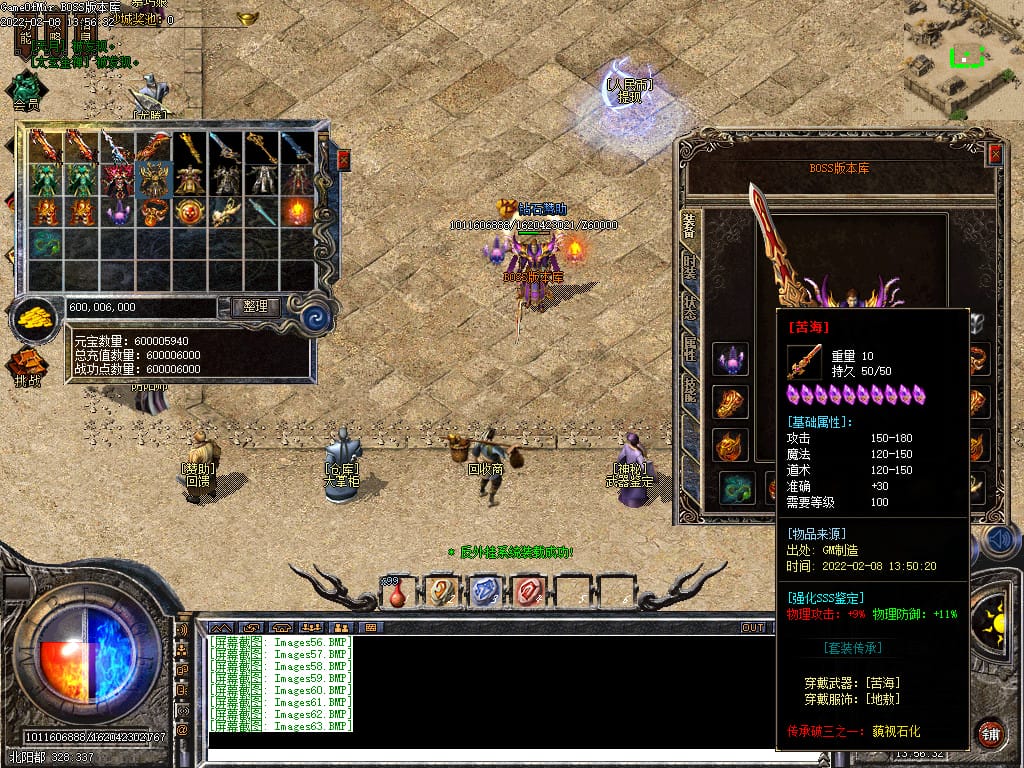Open the 会员 member jade dragon icon
Screen dimensions: 1024x768
[26, 90]
